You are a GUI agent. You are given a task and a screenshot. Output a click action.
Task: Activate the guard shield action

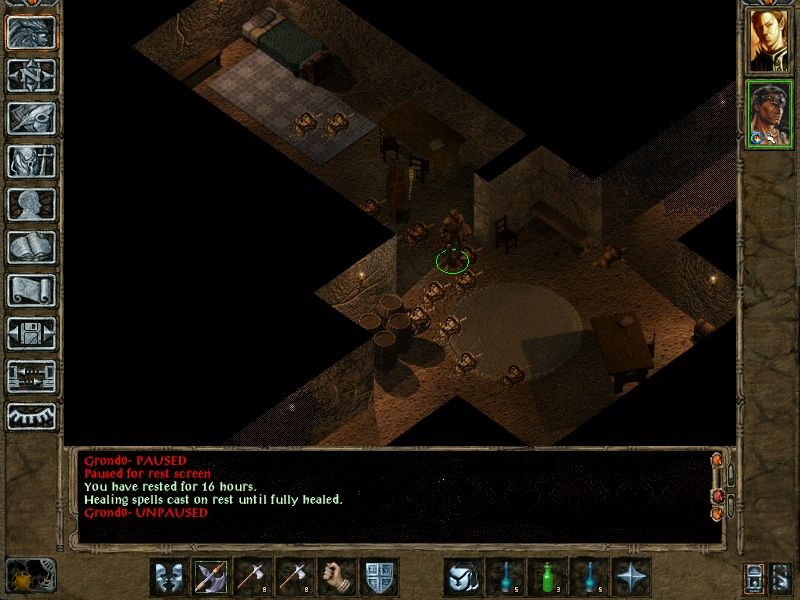[378, 576]
